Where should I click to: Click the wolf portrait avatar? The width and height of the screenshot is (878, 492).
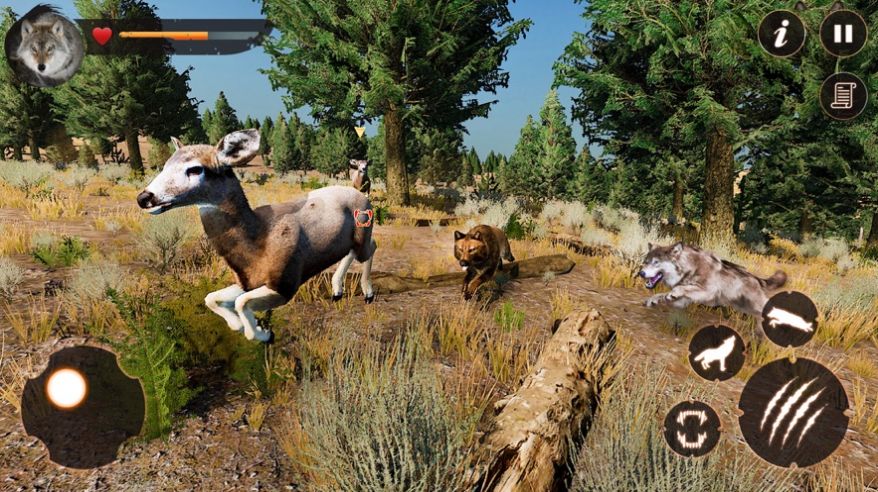[x=45, y=47]
